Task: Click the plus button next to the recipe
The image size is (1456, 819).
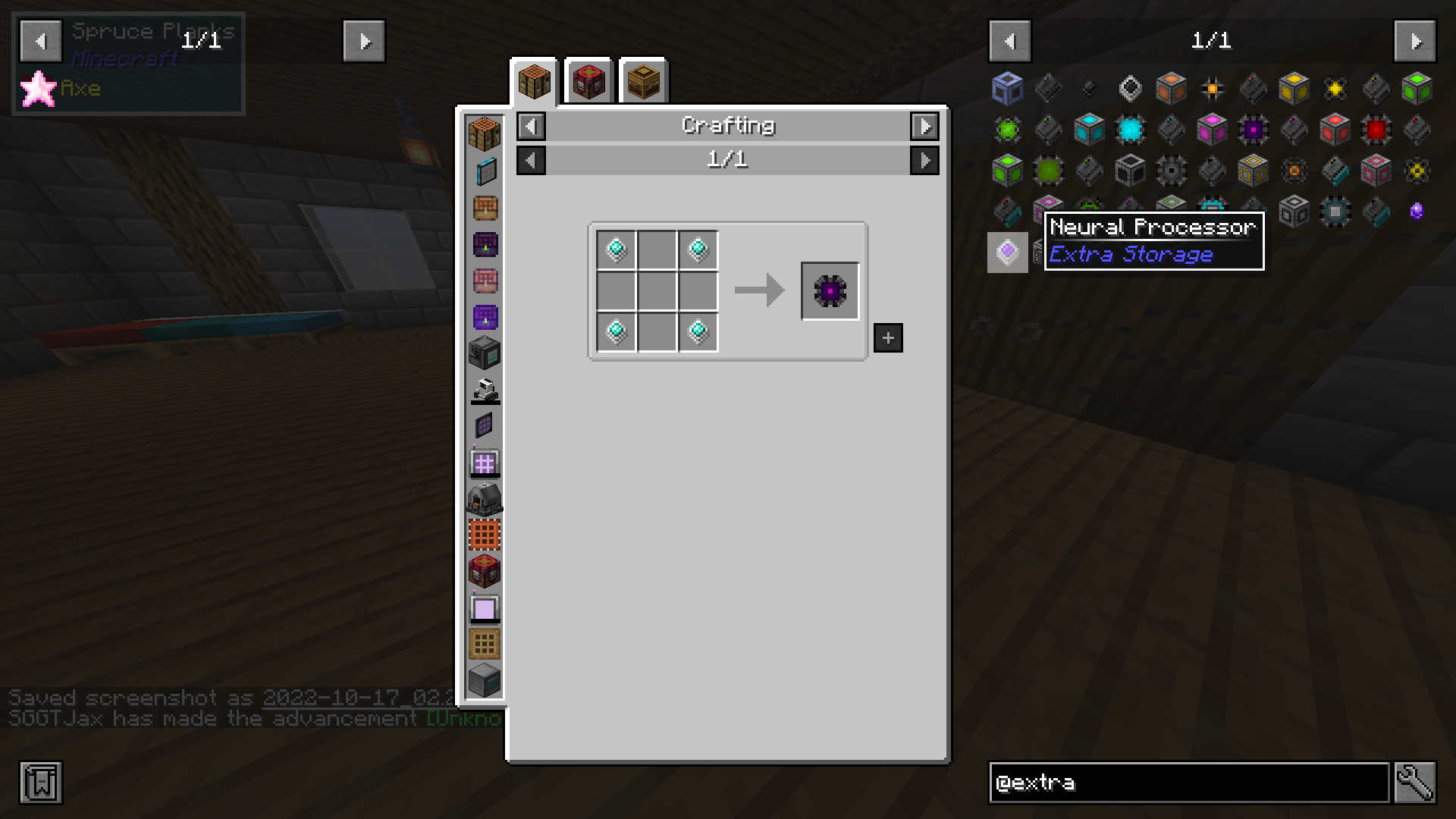Action: point(886,337)
